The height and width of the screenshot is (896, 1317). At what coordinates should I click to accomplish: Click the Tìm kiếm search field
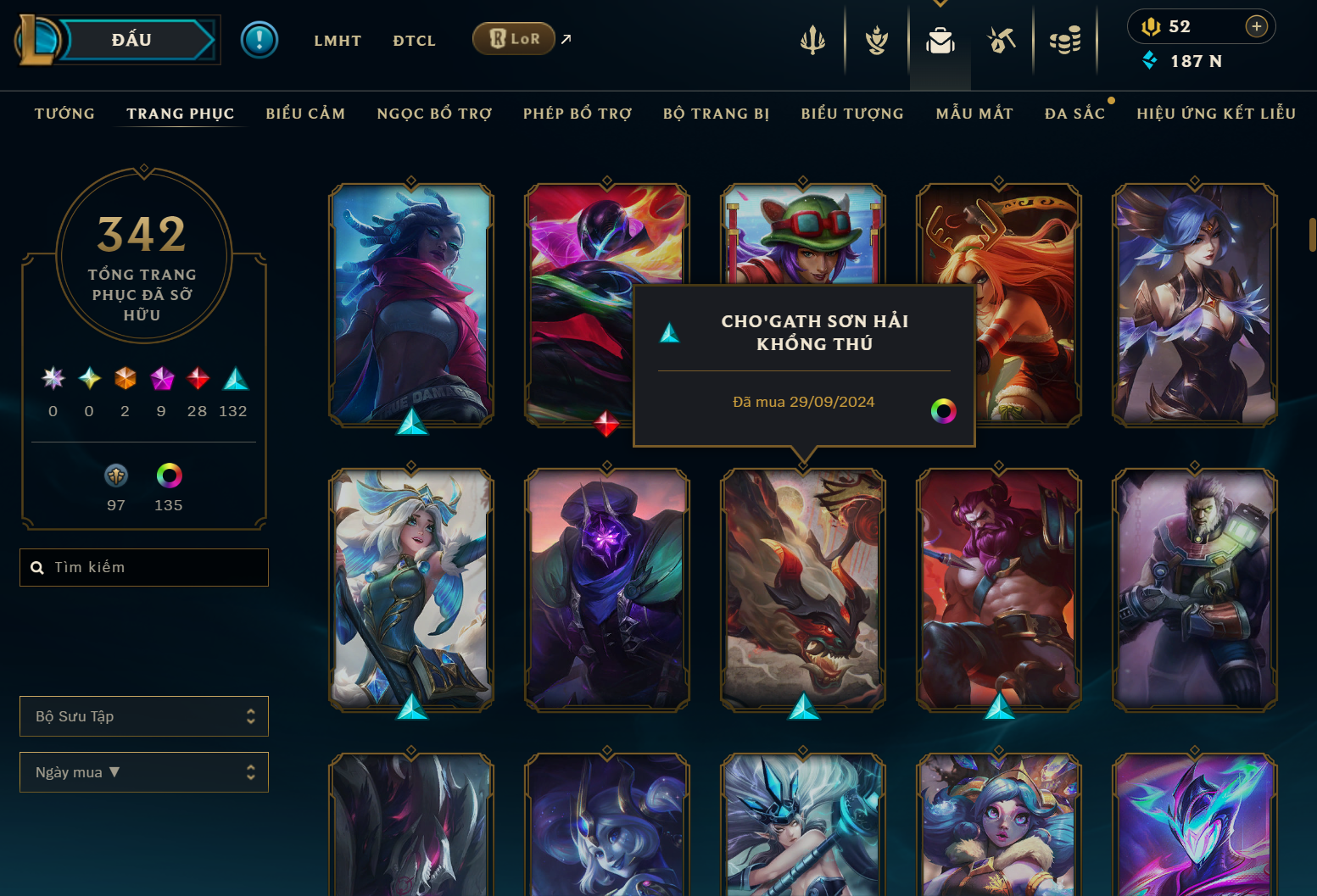click(144, 567)
